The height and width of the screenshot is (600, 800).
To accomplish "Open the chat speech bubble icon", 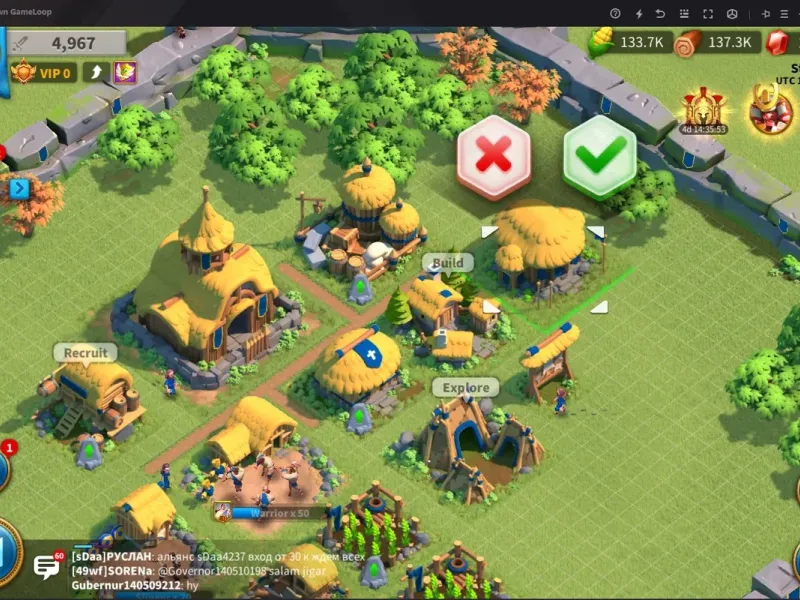I will (x=47, y=567).
